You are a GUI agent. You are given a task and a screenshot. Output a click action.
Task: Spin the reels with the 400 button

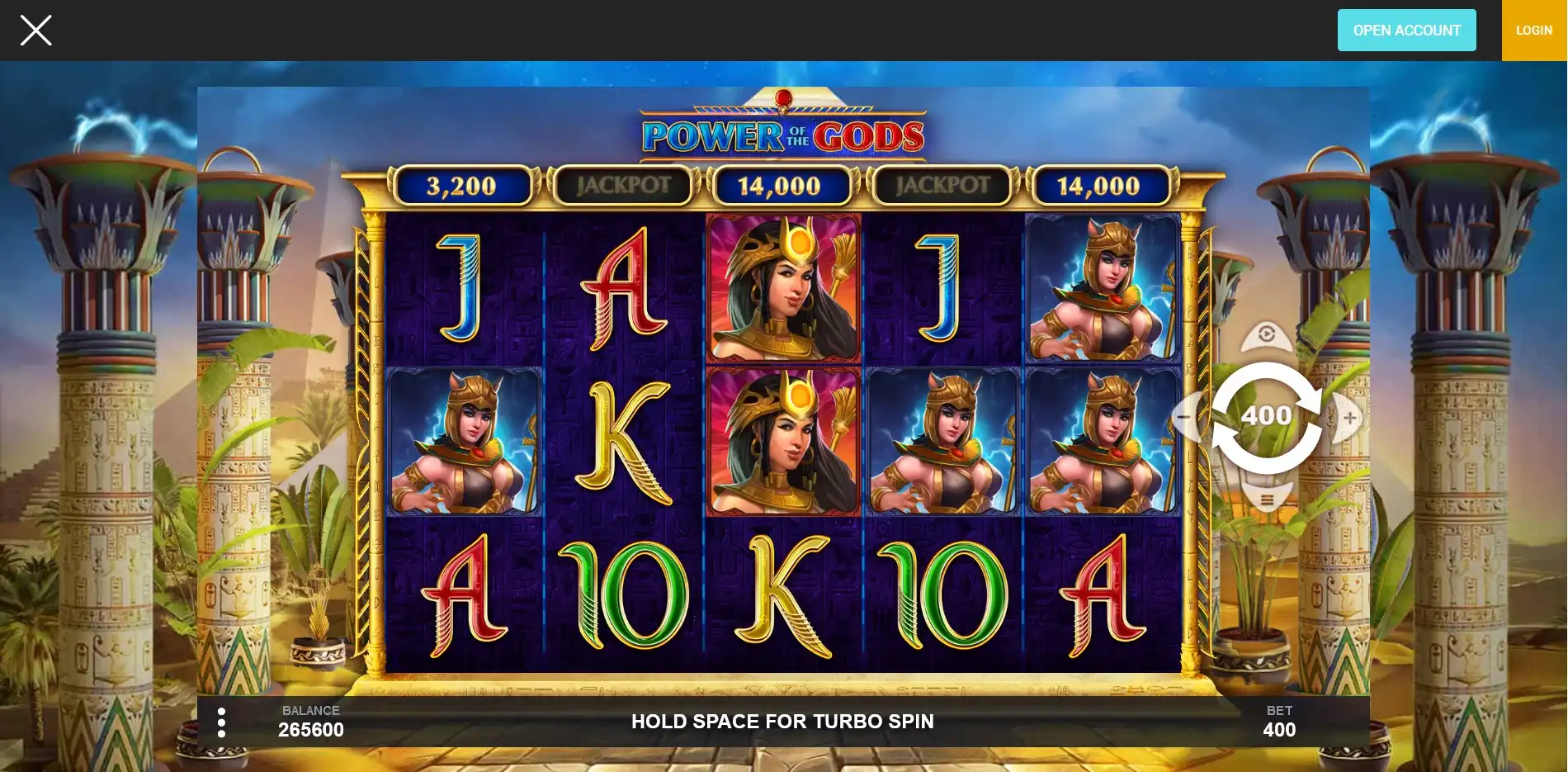(x=1266, y=416)
